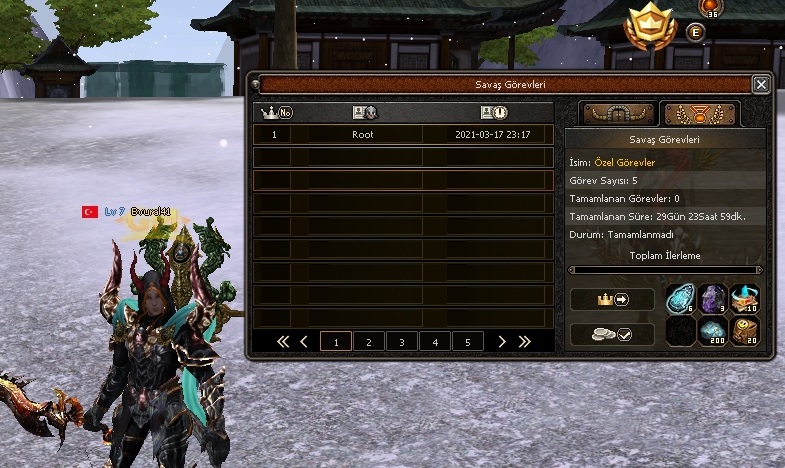Click the coins with checkmark button
The width and height of the screenshot is (785, 468).
[x=612, y=334]
